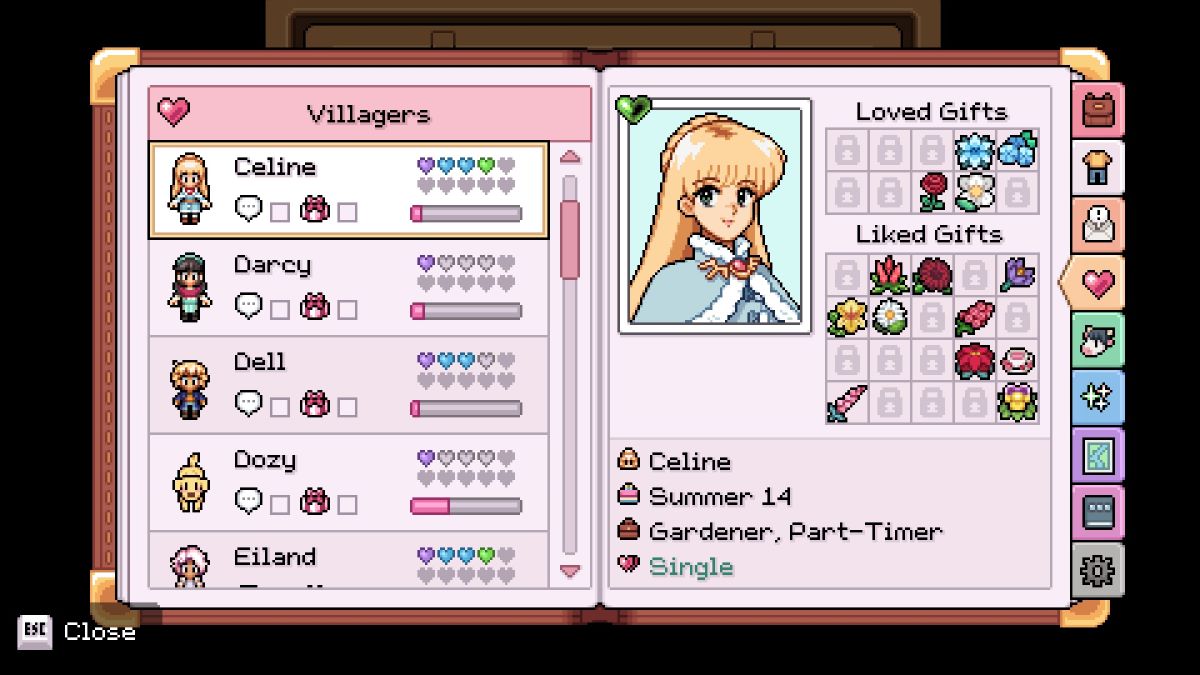Switch to the shirt outfit tab

point(1098,168)
